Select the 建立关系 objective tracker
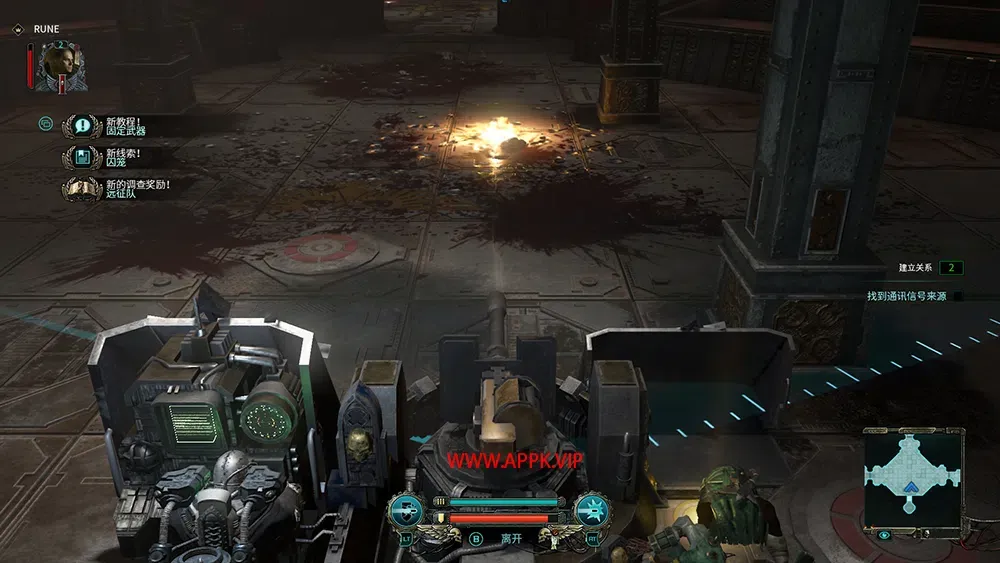The image size is (1000, 563). click(928, 268)
